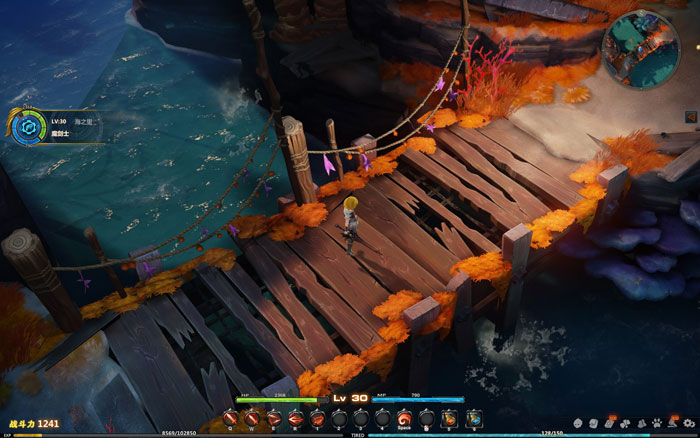Trigger the E skill icon
This screenshot has height=438, width=700.
pos(273,417)
